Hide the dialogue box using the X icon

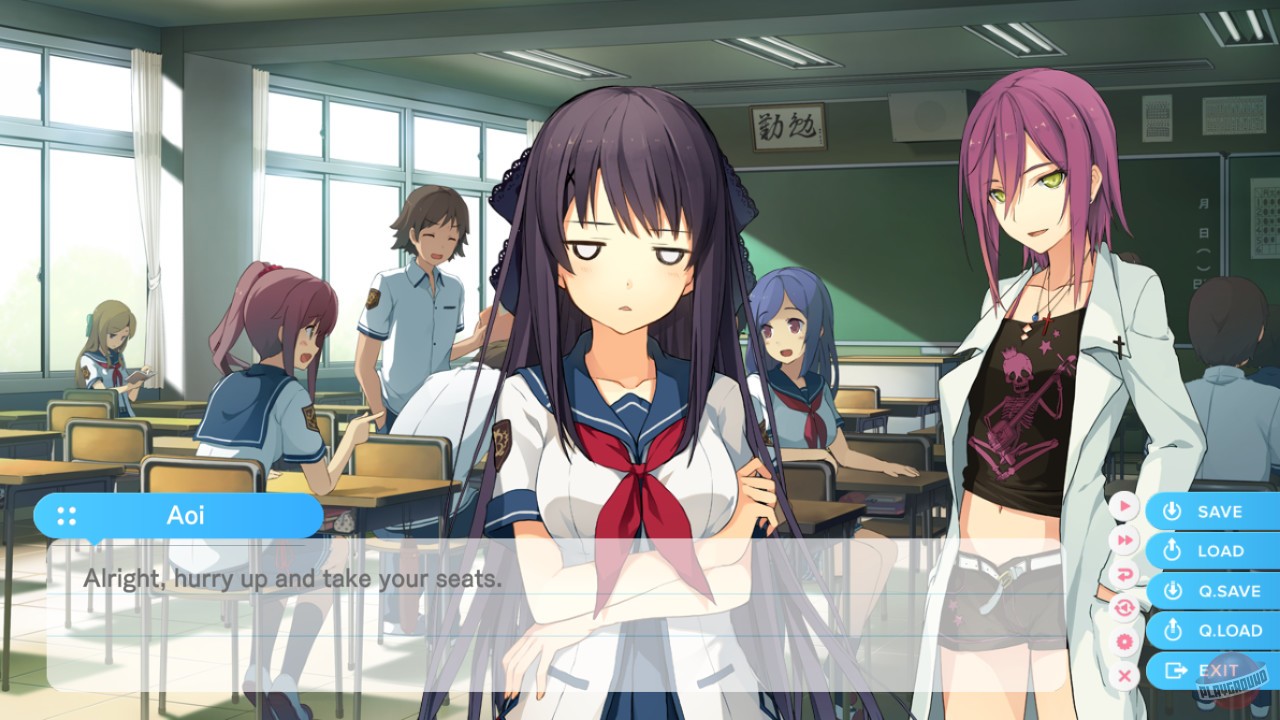1123,674
